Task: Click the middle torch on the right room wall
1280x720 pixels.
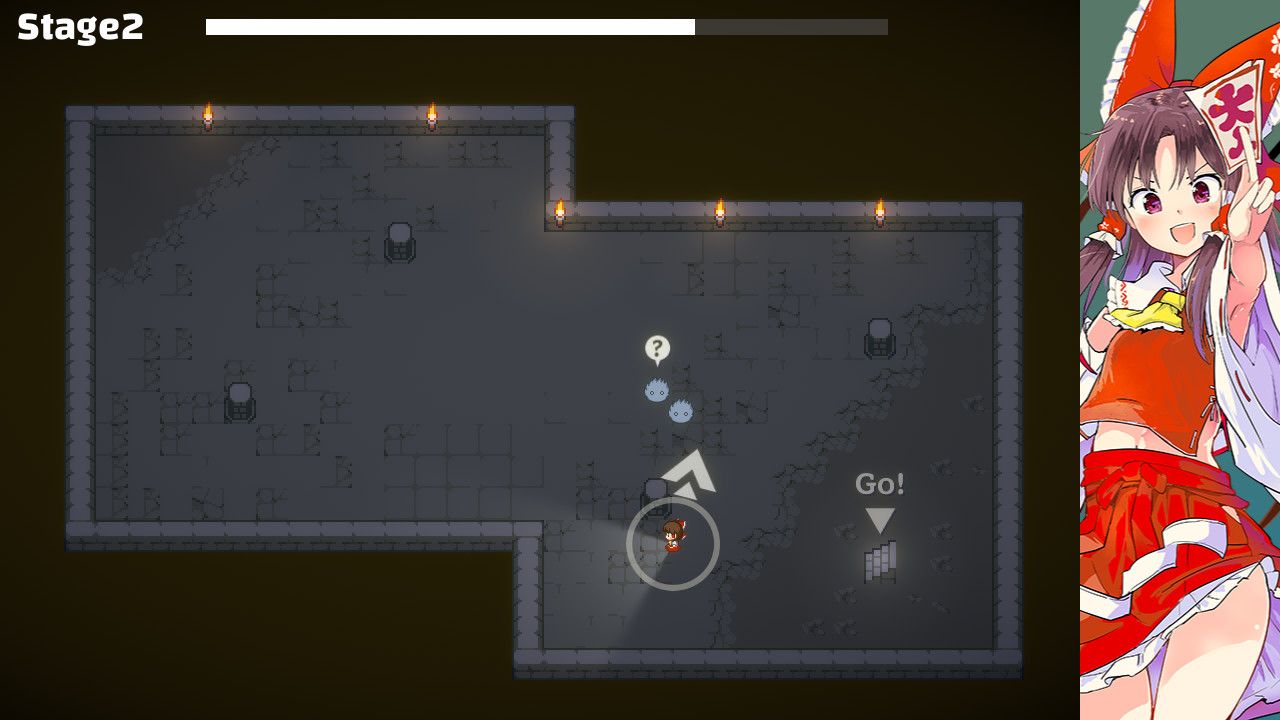Action: tap(722, 210)
